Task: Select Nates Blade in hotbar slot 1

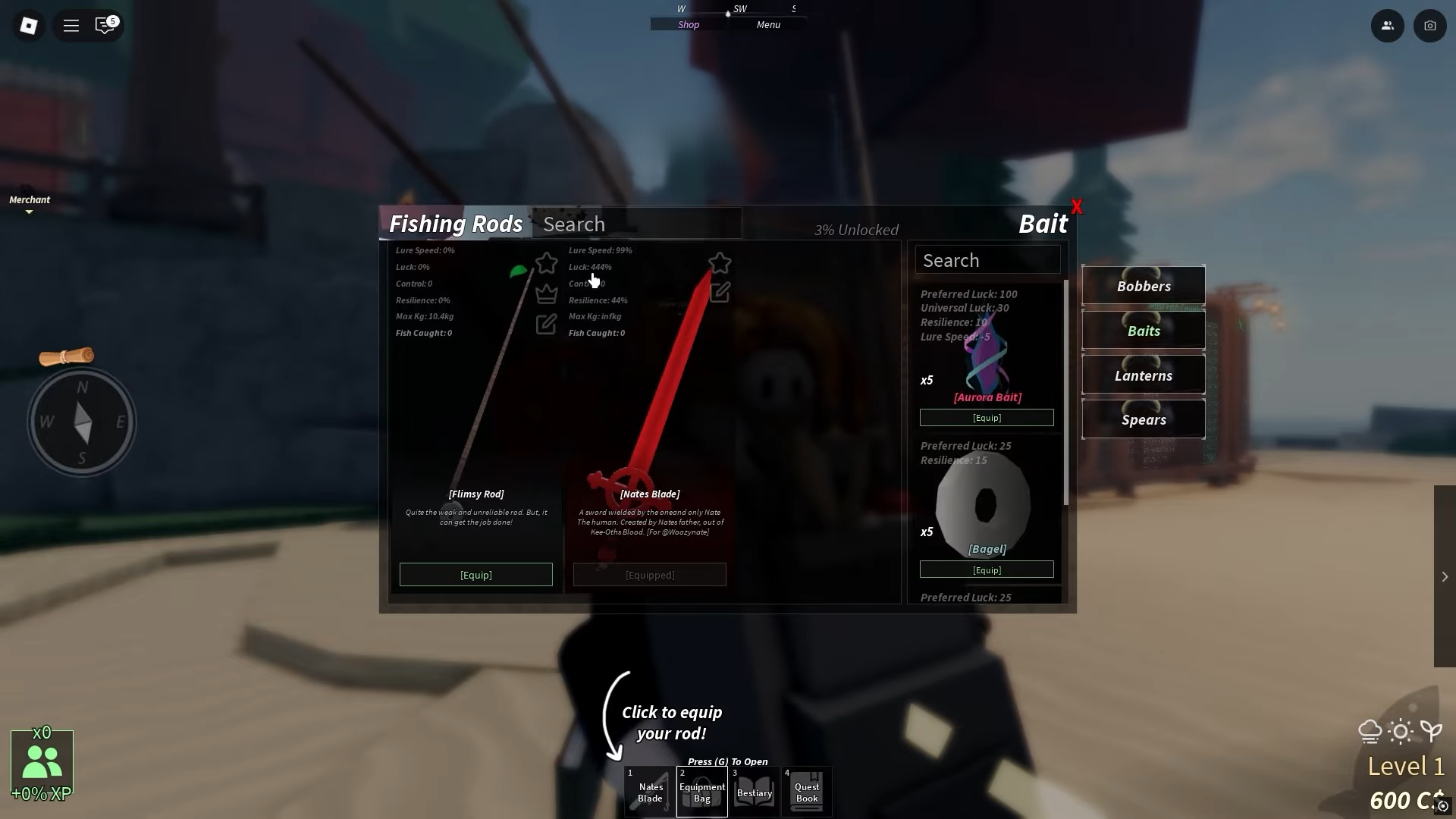Action: click(650, 791)
